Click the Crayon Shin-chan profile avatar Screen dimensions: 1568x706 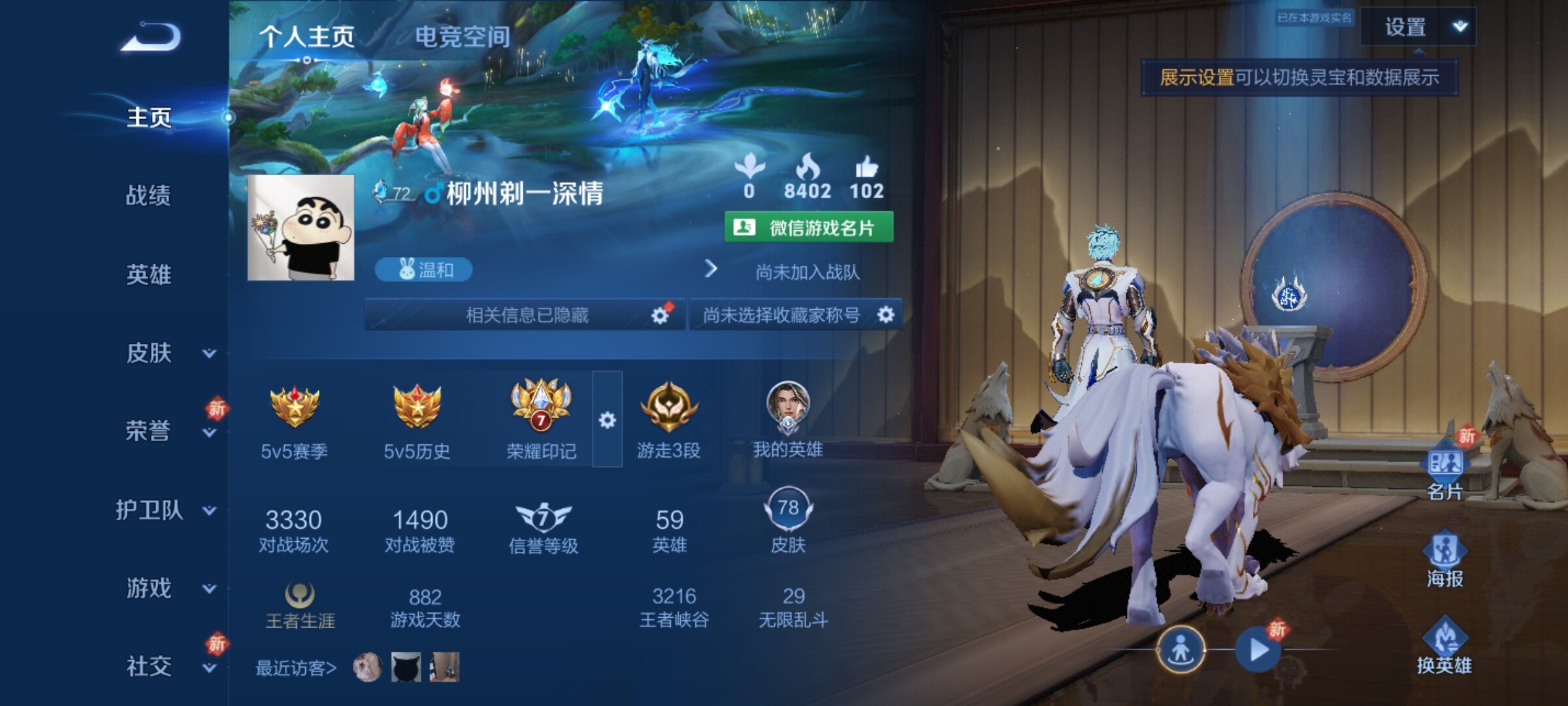(x=301, y=227)
